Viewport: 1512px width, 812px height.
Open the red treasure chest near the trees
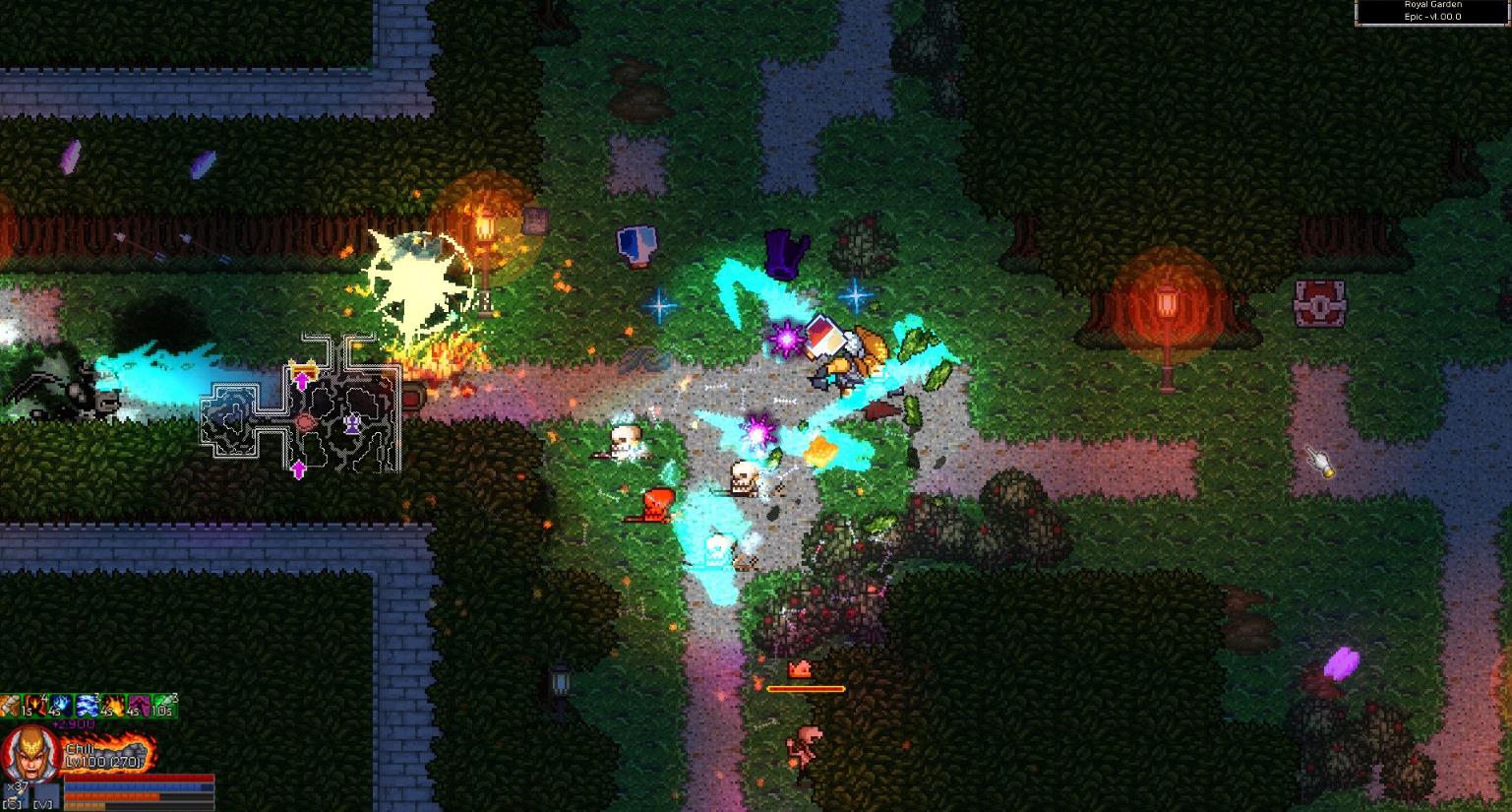click(1318, 305)
